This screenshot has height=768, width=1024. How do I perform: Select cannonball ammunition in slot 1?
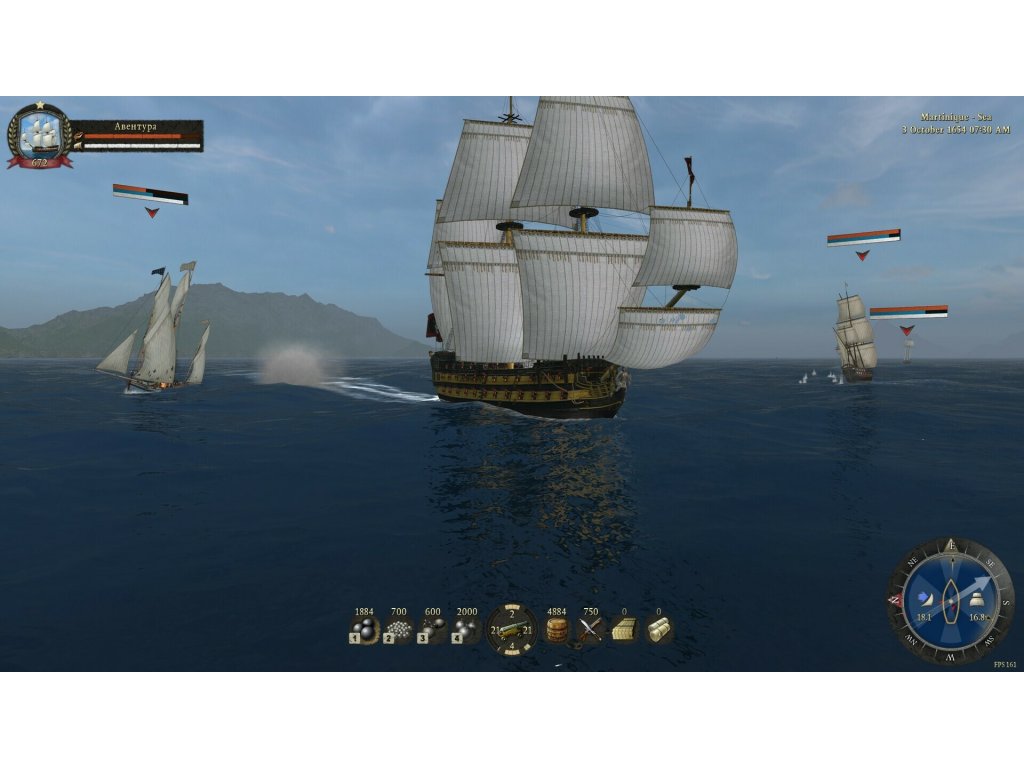coord(364,630)
